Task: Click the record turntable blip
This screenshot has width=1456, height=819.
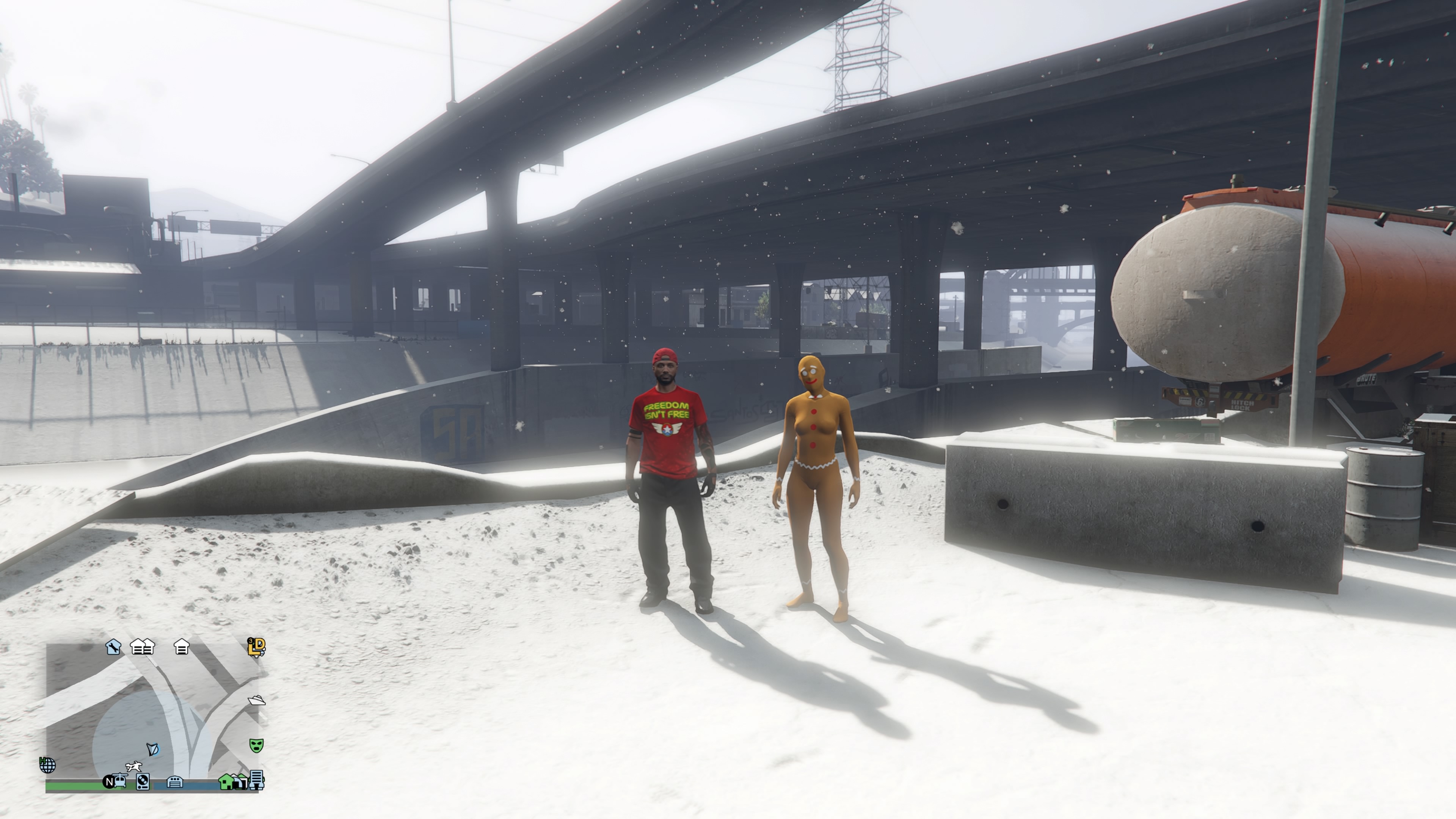Action: click(143, 782)
